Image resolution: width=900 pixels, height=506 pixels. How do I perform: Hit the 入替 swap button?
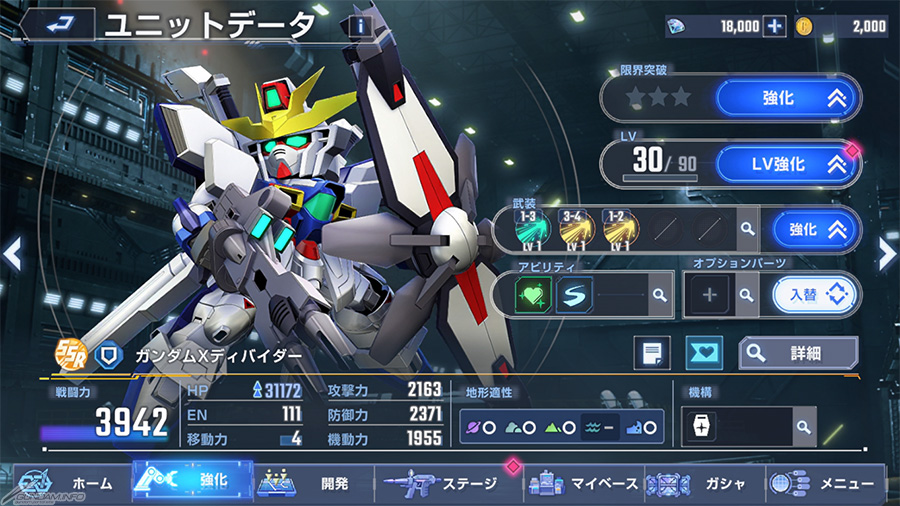(x=815, y=295)
